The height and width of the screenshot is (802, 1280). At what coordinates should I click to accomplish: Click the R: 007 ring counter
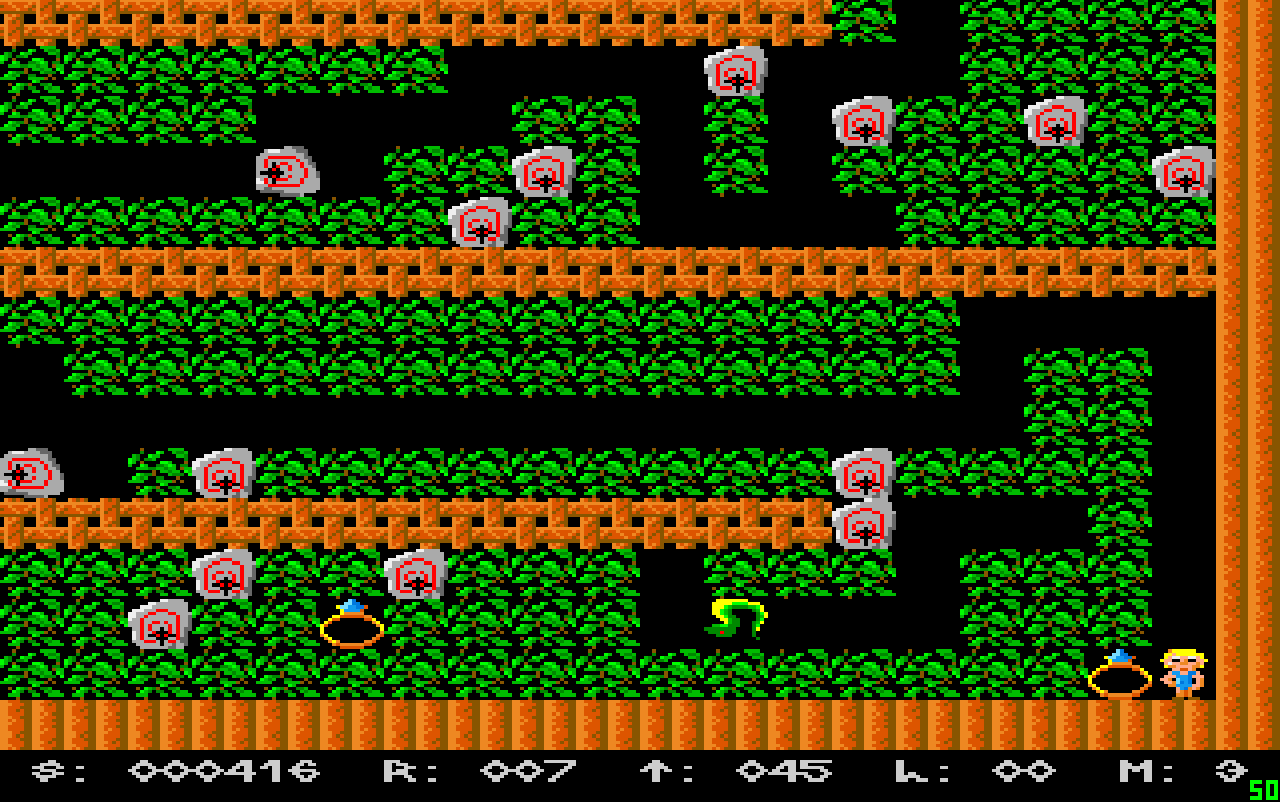[480, 768]
